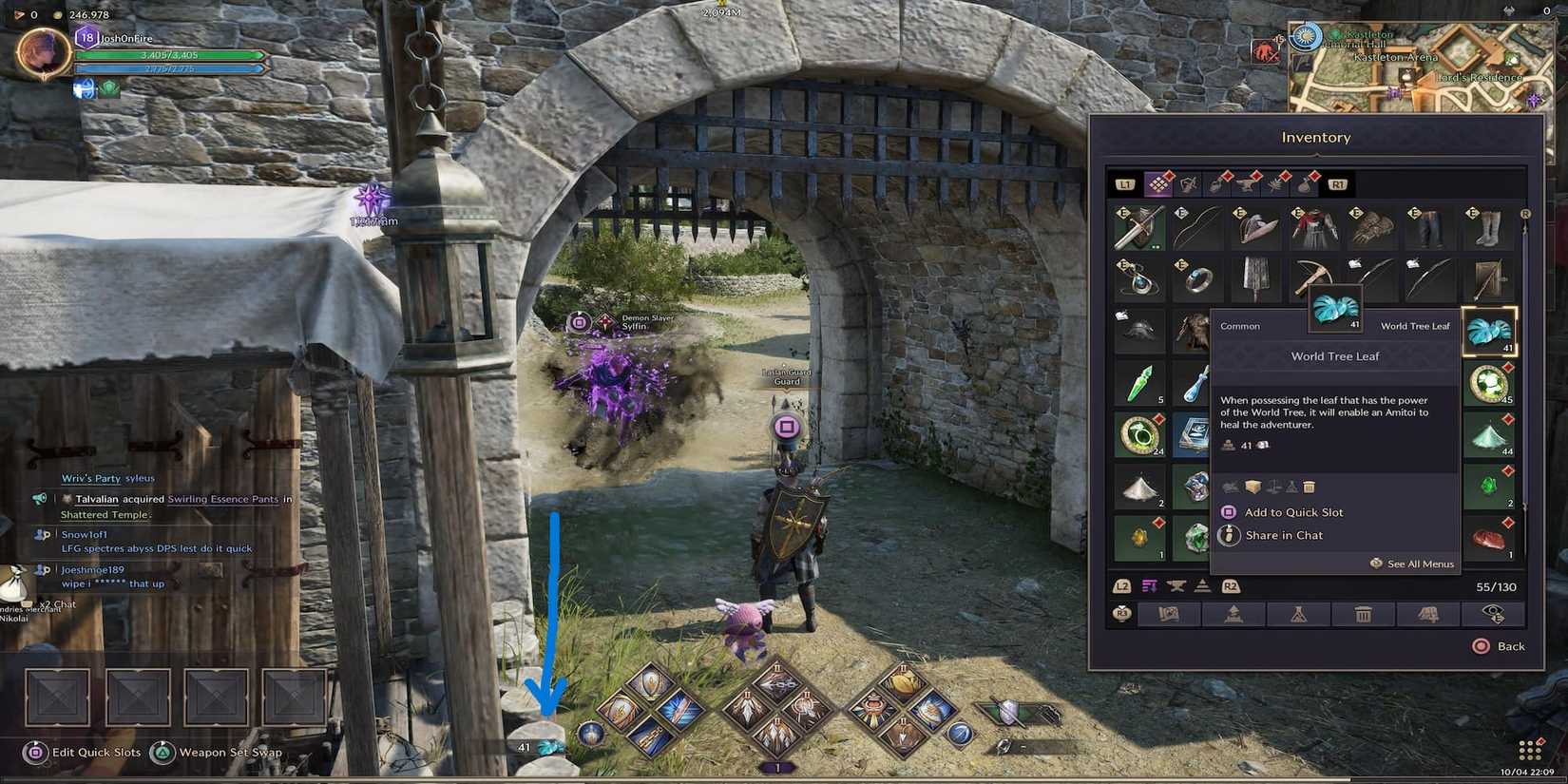Select Add to Quick Slot from the context menu
The image size is (1568, 784).
[1292, 512]
